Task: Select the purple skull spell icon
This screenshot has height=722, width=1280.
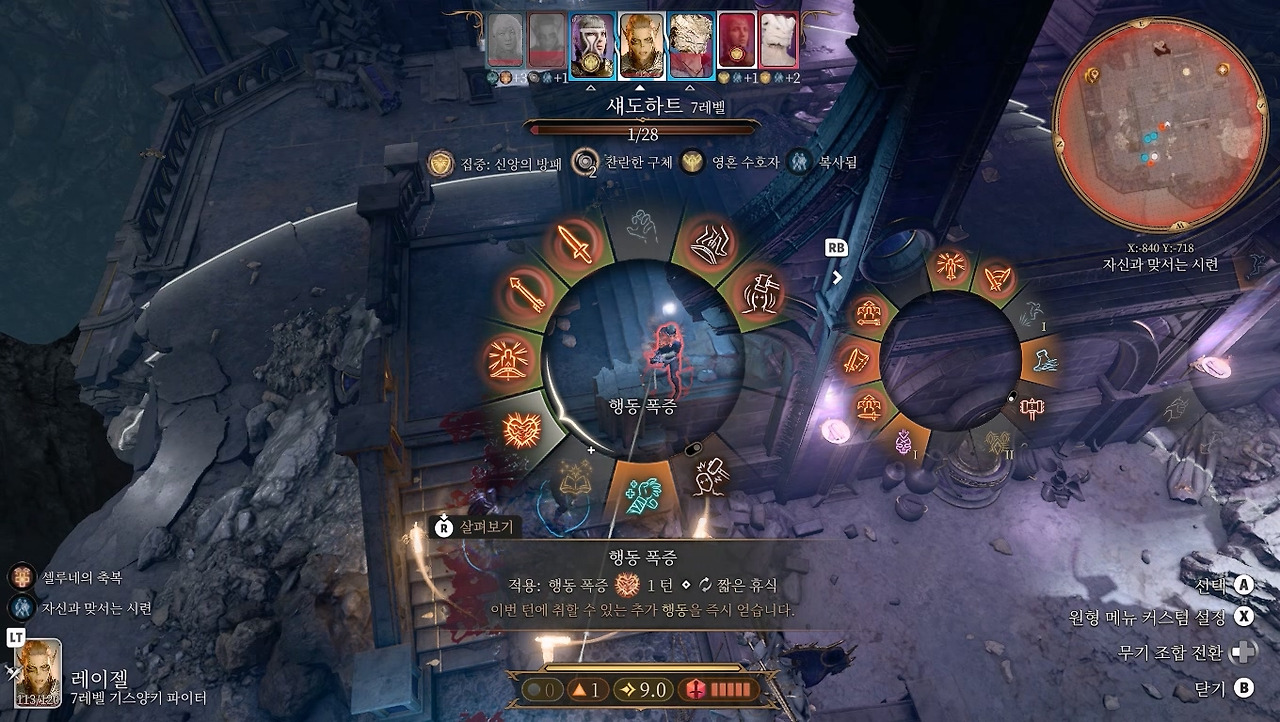Action: pos(905,441)
